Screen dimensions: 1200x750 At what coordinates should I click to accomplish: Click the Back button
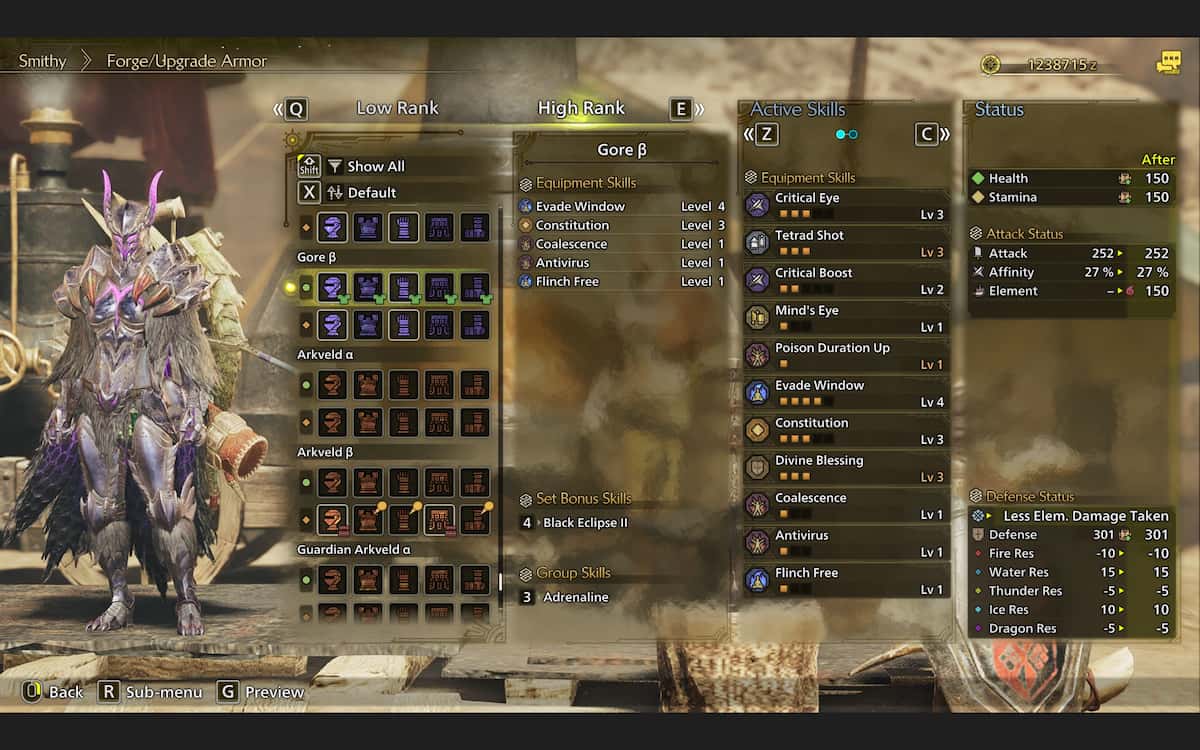[x=53, y=692]
